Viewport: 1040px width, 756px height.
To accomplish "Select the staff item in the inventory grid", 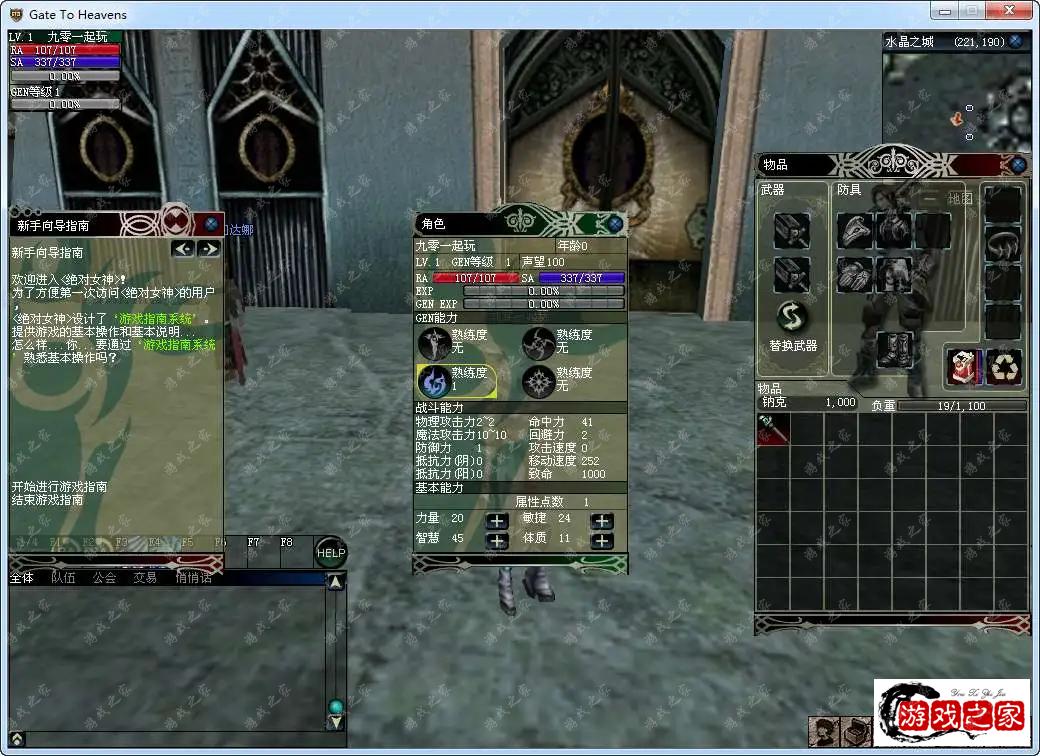I will pyautogui.click(x=773, y=430).
